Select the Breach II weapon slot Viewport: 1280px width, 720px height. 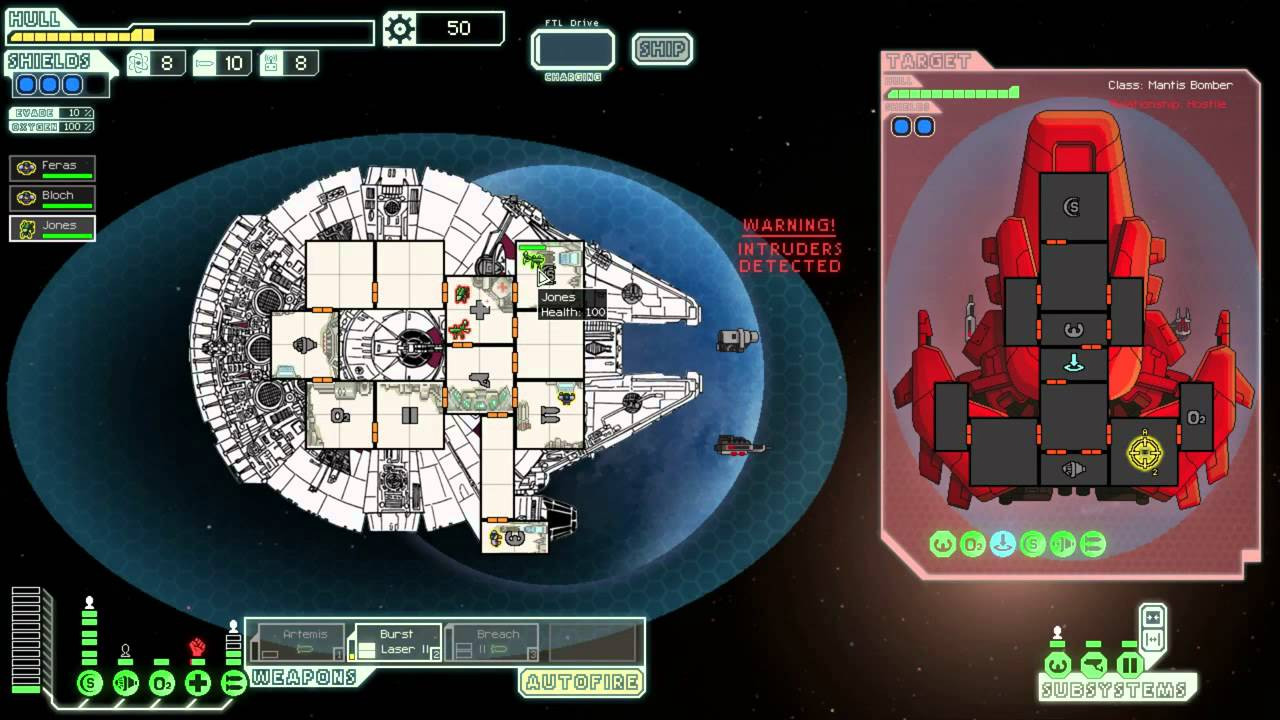pos(493,642)
